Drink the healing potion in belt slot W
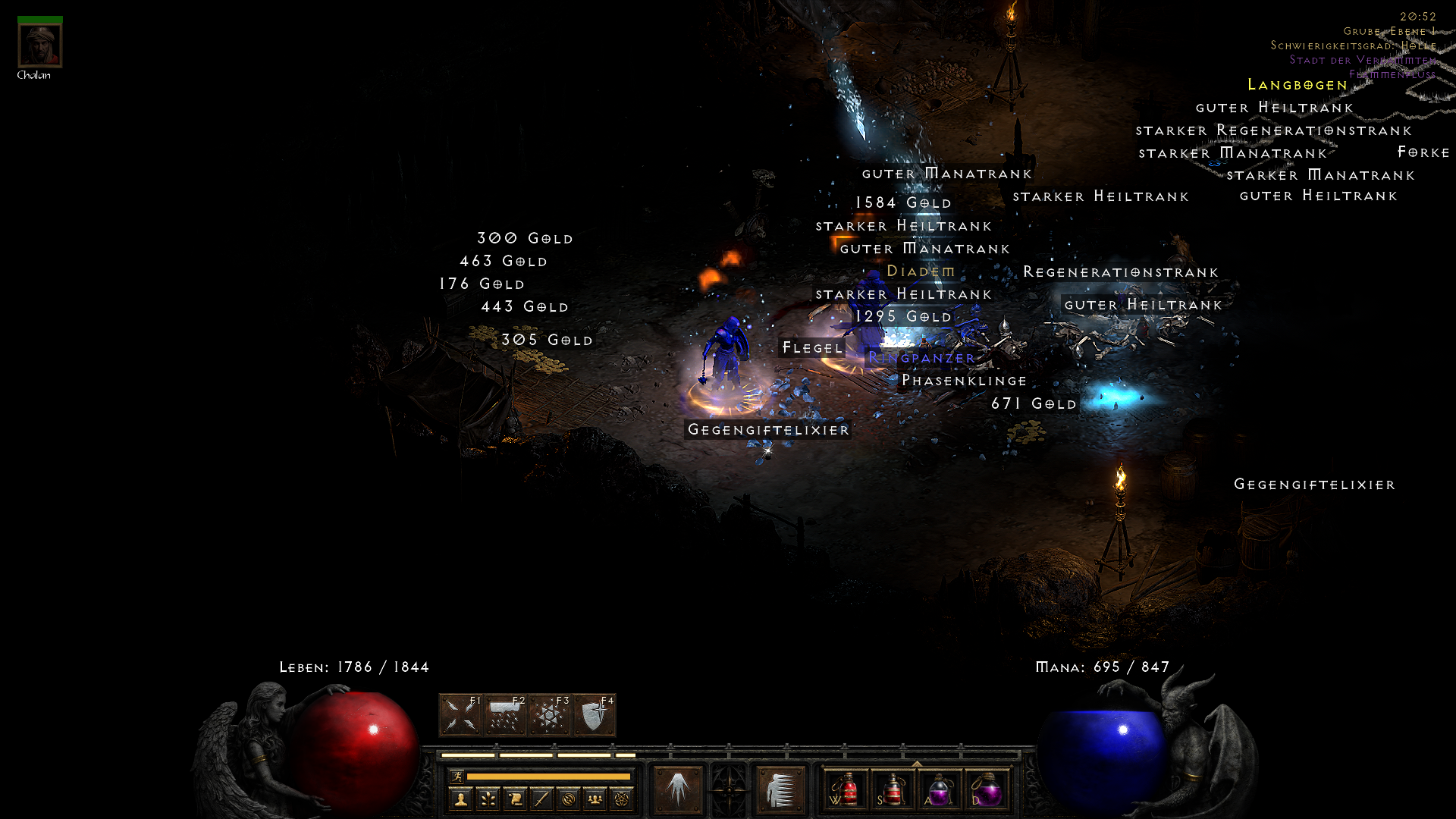The height and width of the screenshot is (819, 1456). [846, 790]
